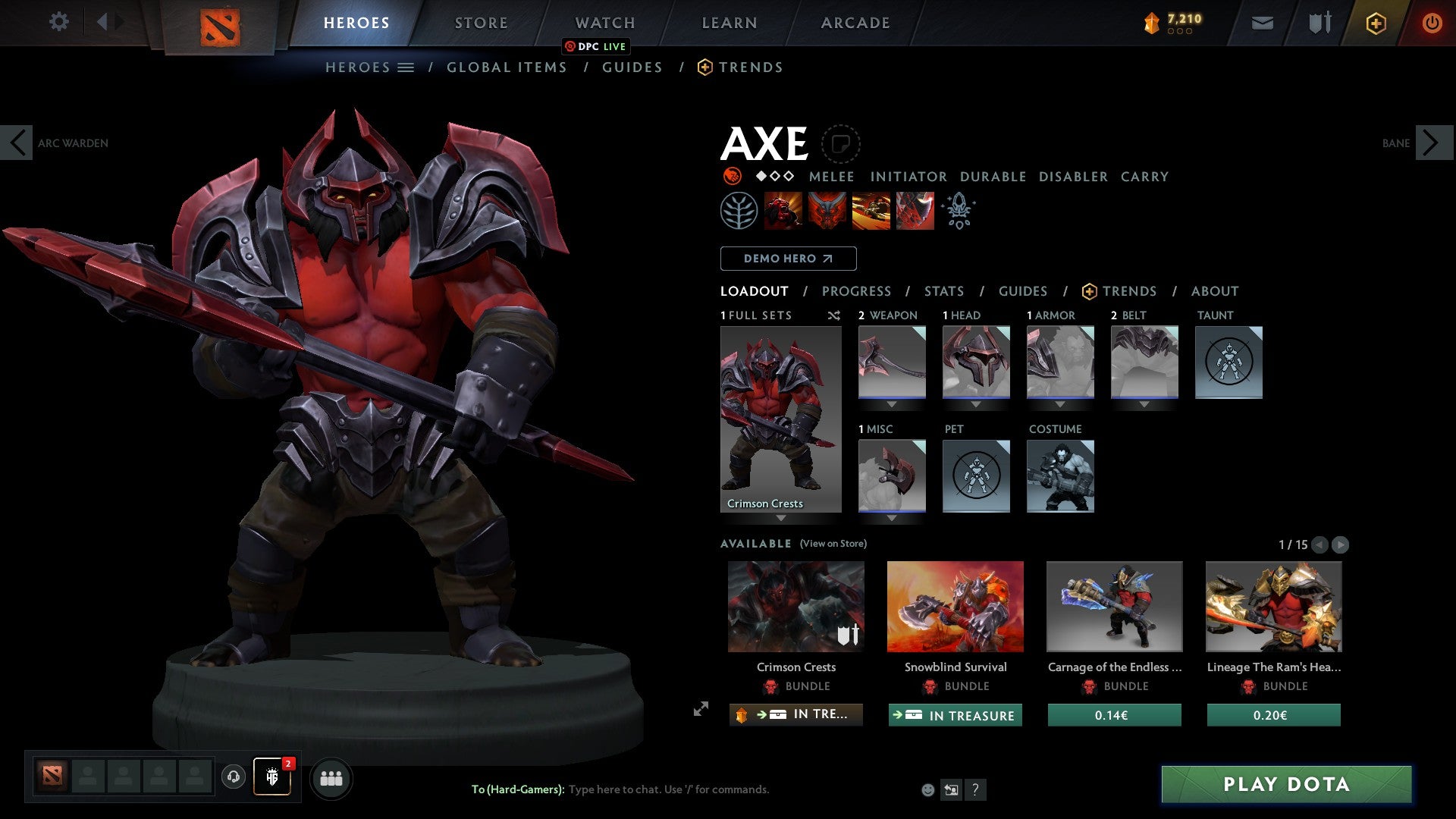
Task: Select the Aghanim's Scepter upgrade icon
Action: pos(958,211)
